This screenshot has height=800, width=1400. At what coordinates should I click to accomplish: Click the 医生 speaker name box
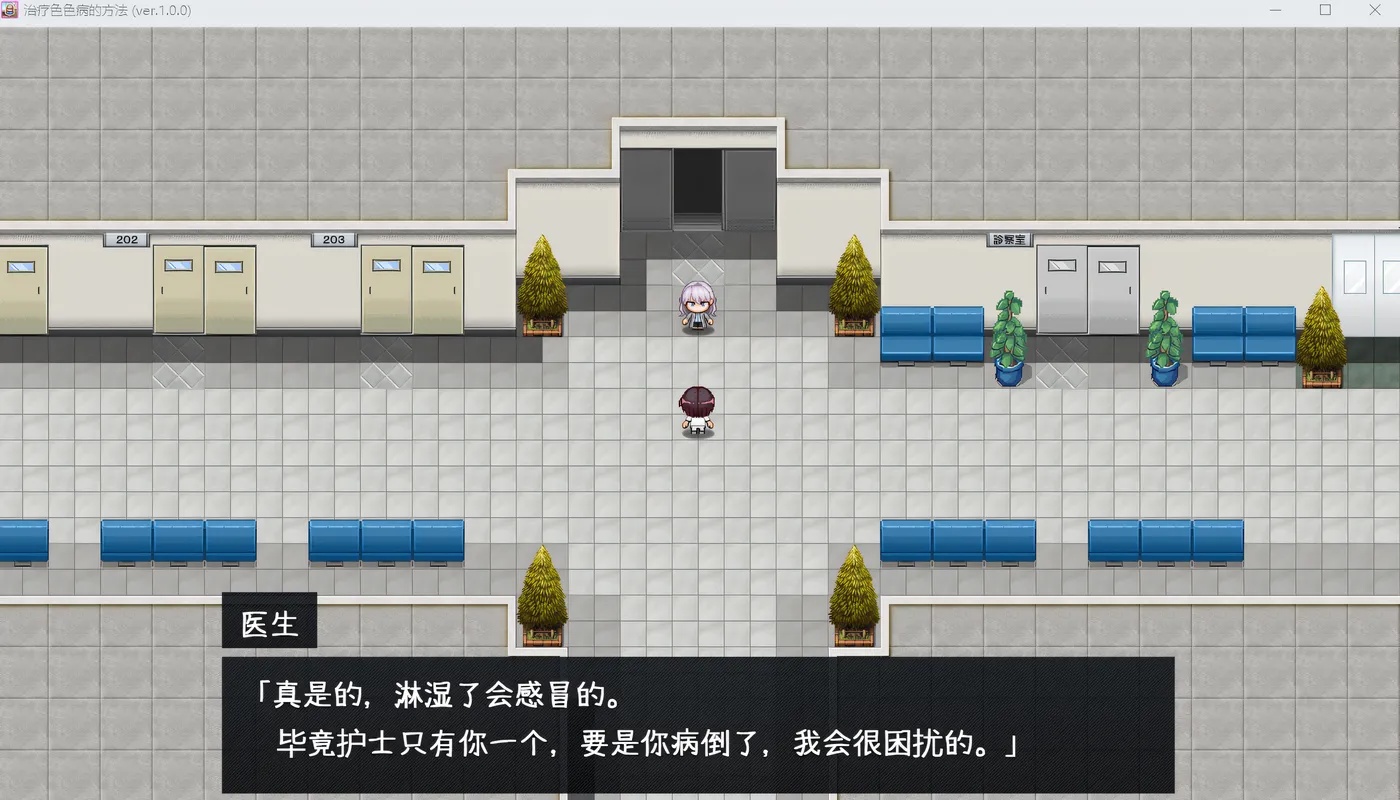coord(269,621)
